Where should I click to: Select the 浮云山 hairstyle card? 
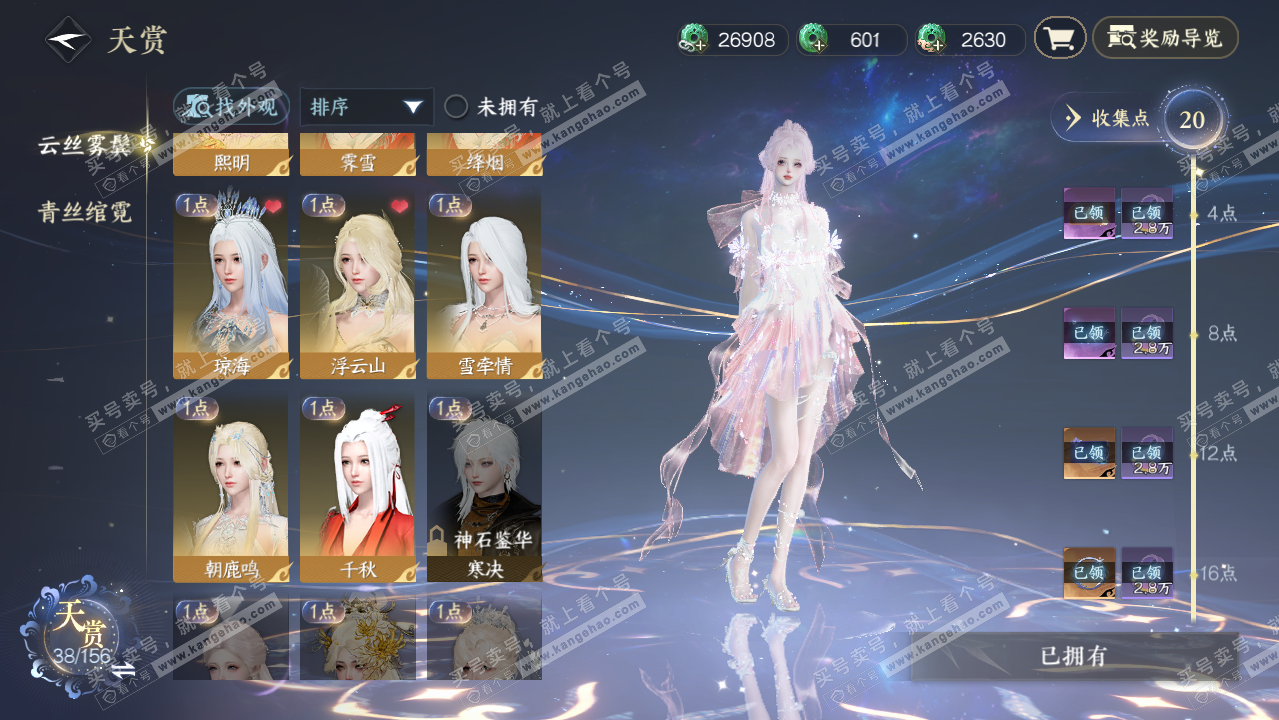pos(357,286)
